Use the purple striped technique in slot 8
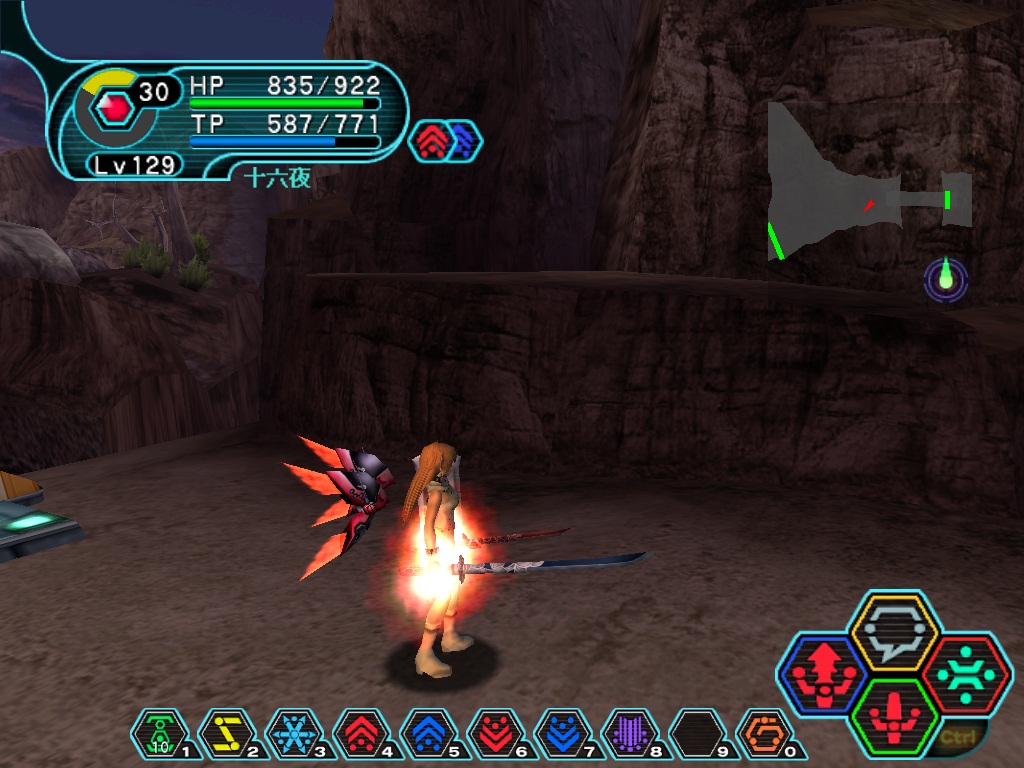The image size is (1024, 768). (x=629, y=734)
